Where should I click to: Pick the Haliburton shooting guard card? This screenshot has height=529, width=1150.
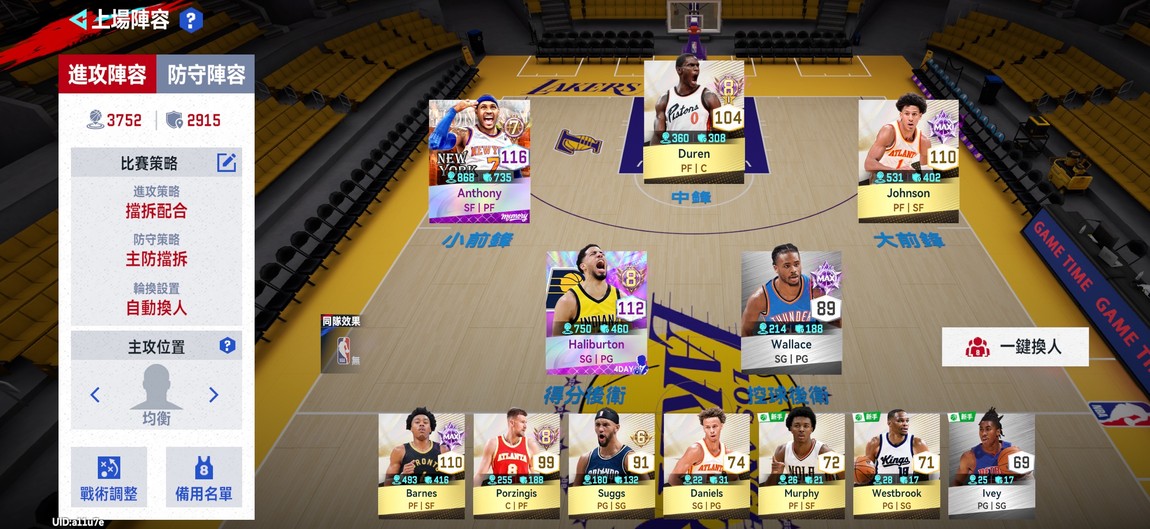[596, 311]
